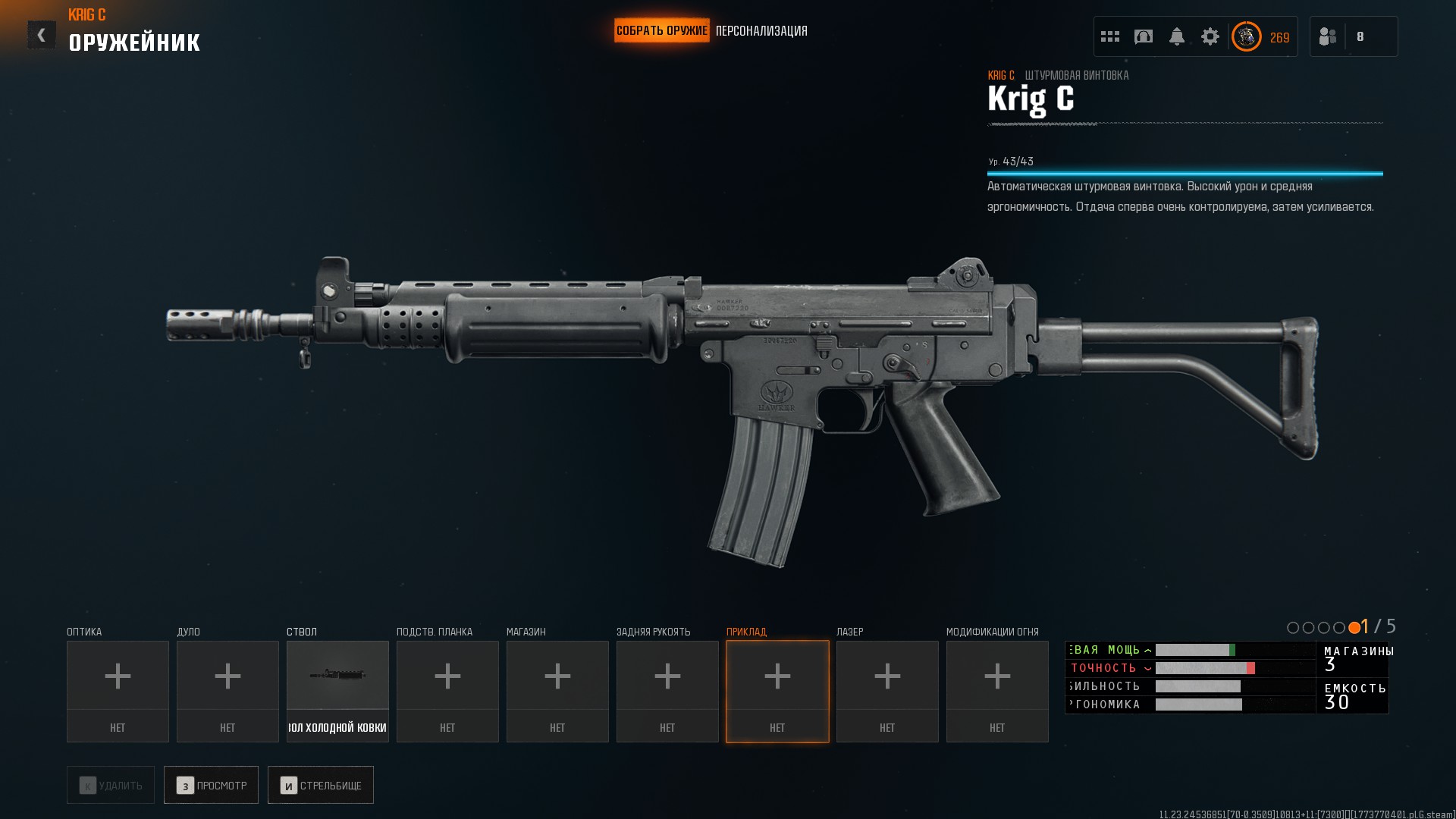Click the Удалить button

click(111, 785)
